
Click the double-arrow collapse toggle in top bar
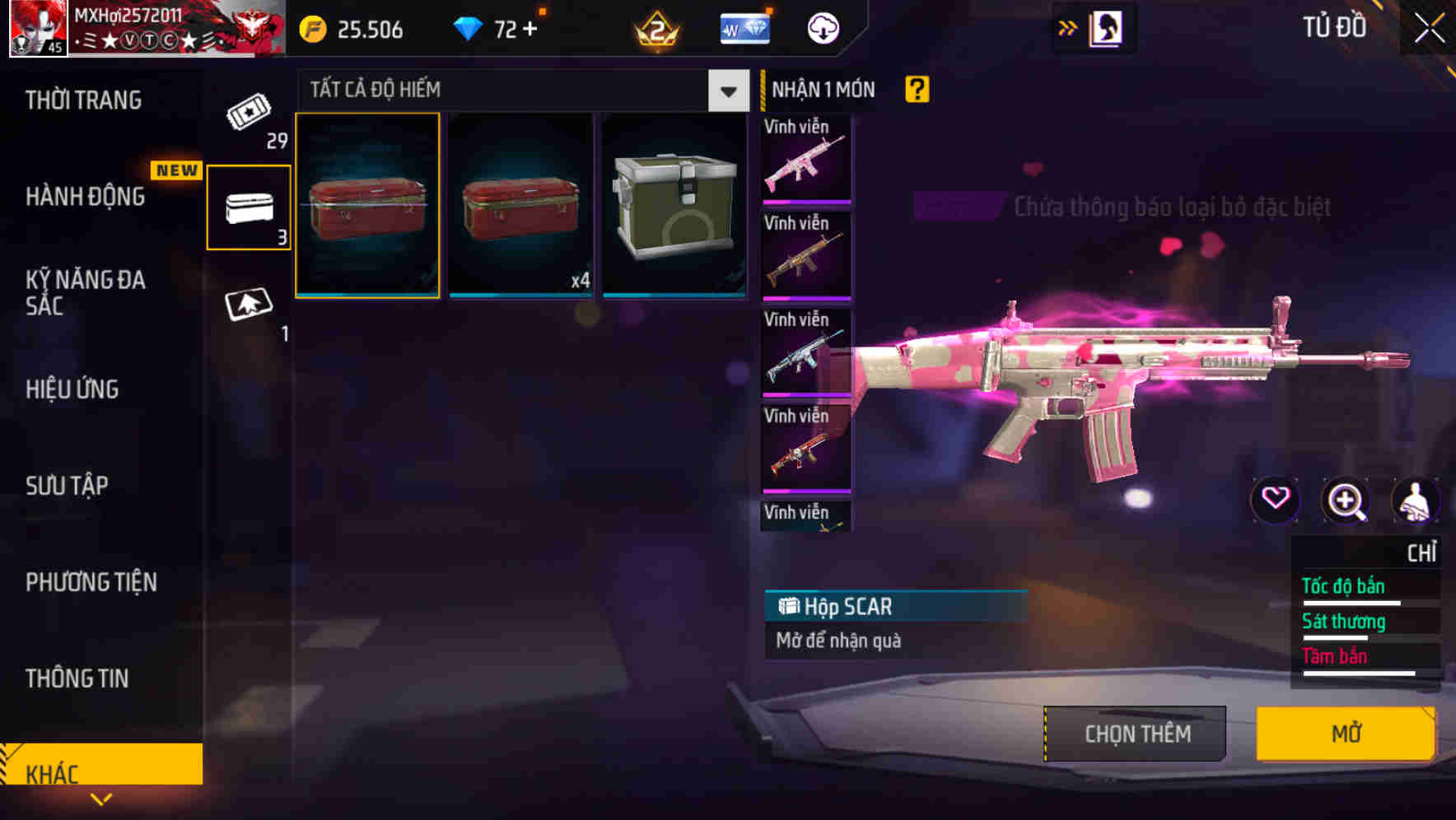tap(1067, 27)
